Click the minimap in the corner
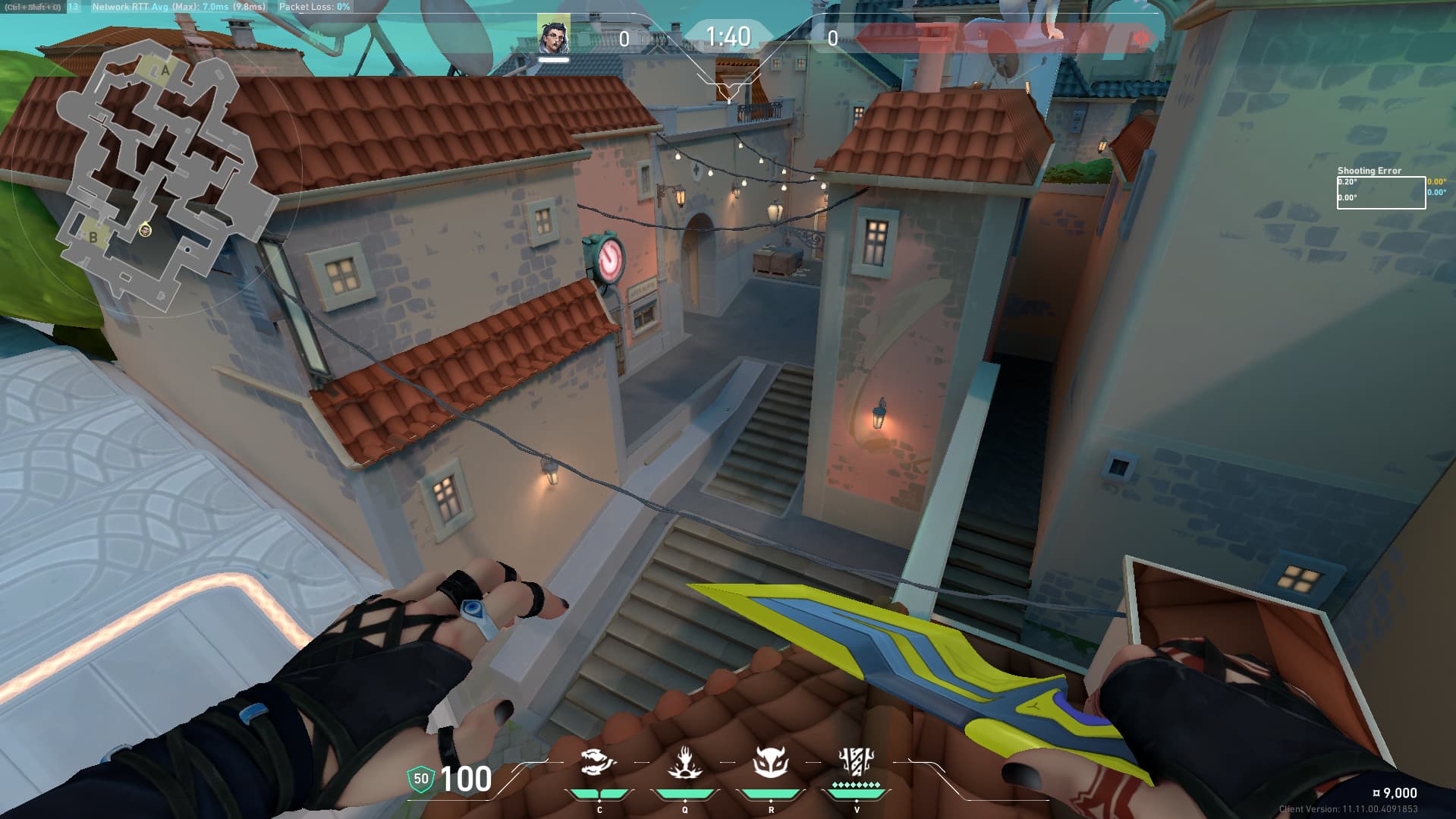This screenshot has height=819, width=1456. point(156,175)
